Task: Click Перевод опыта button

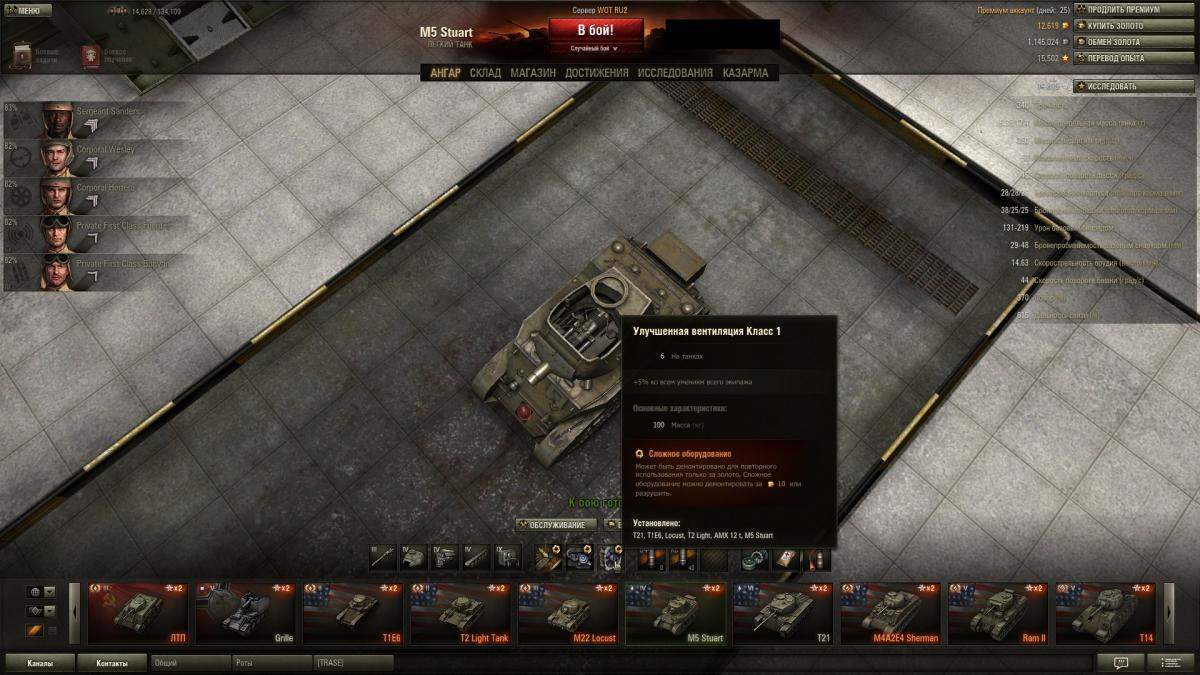Action: (x=1119, y=58)
